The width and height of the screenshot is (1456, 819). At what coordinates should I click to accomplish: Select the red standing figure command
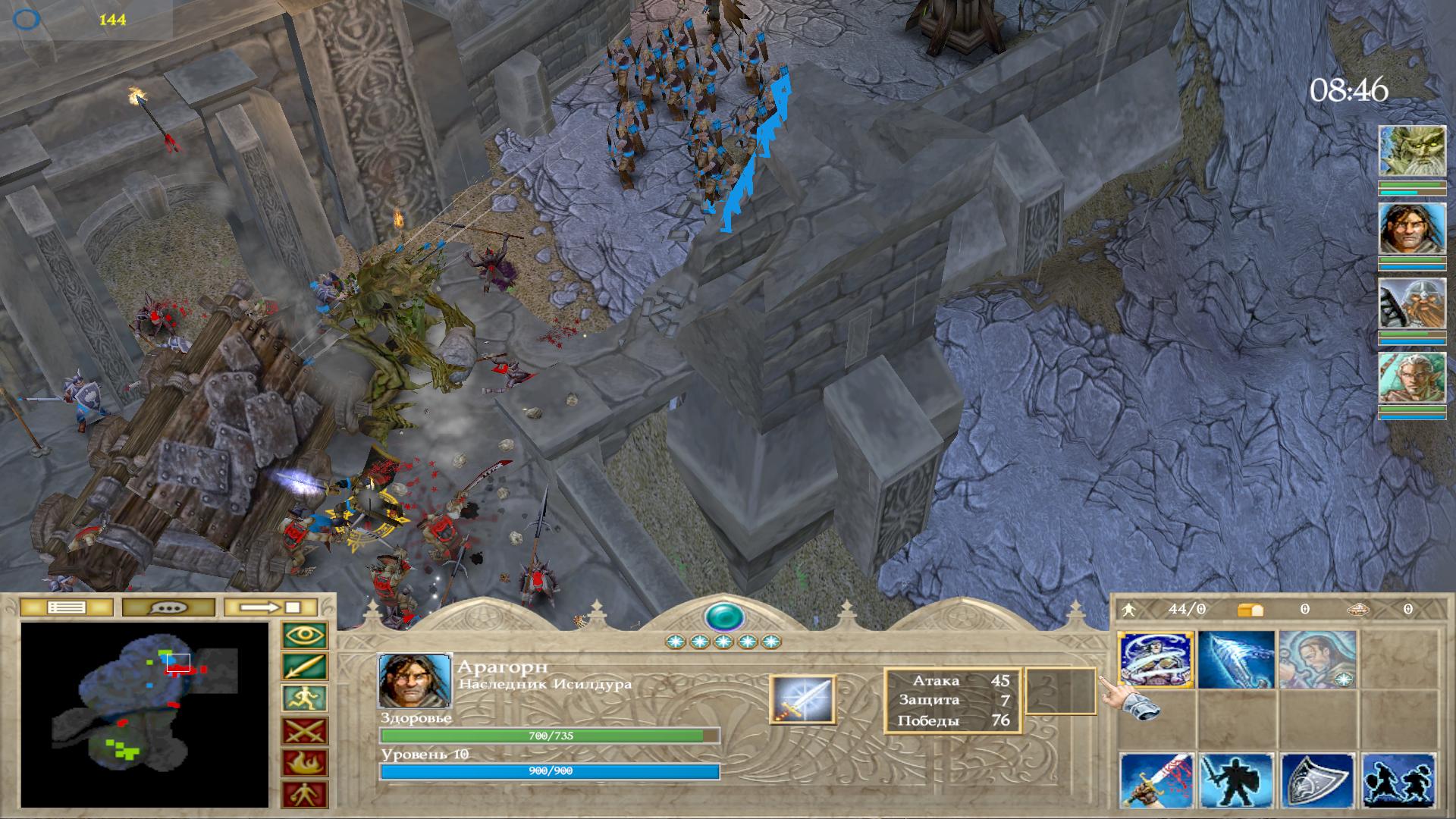pyautogui.click(x=305, y=795)
